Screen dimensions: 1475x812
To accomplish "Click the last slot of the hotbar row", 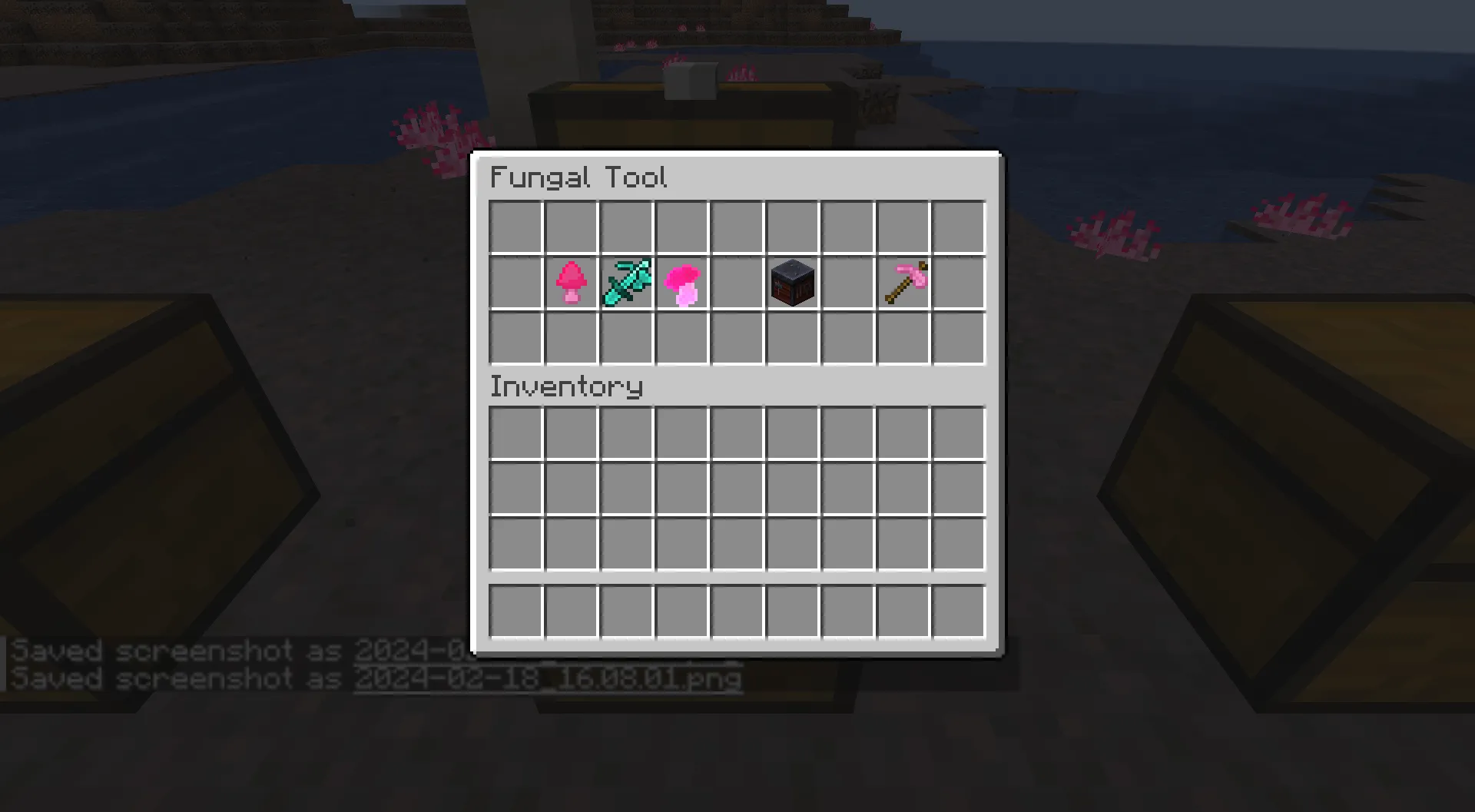I will click(960, 609).
